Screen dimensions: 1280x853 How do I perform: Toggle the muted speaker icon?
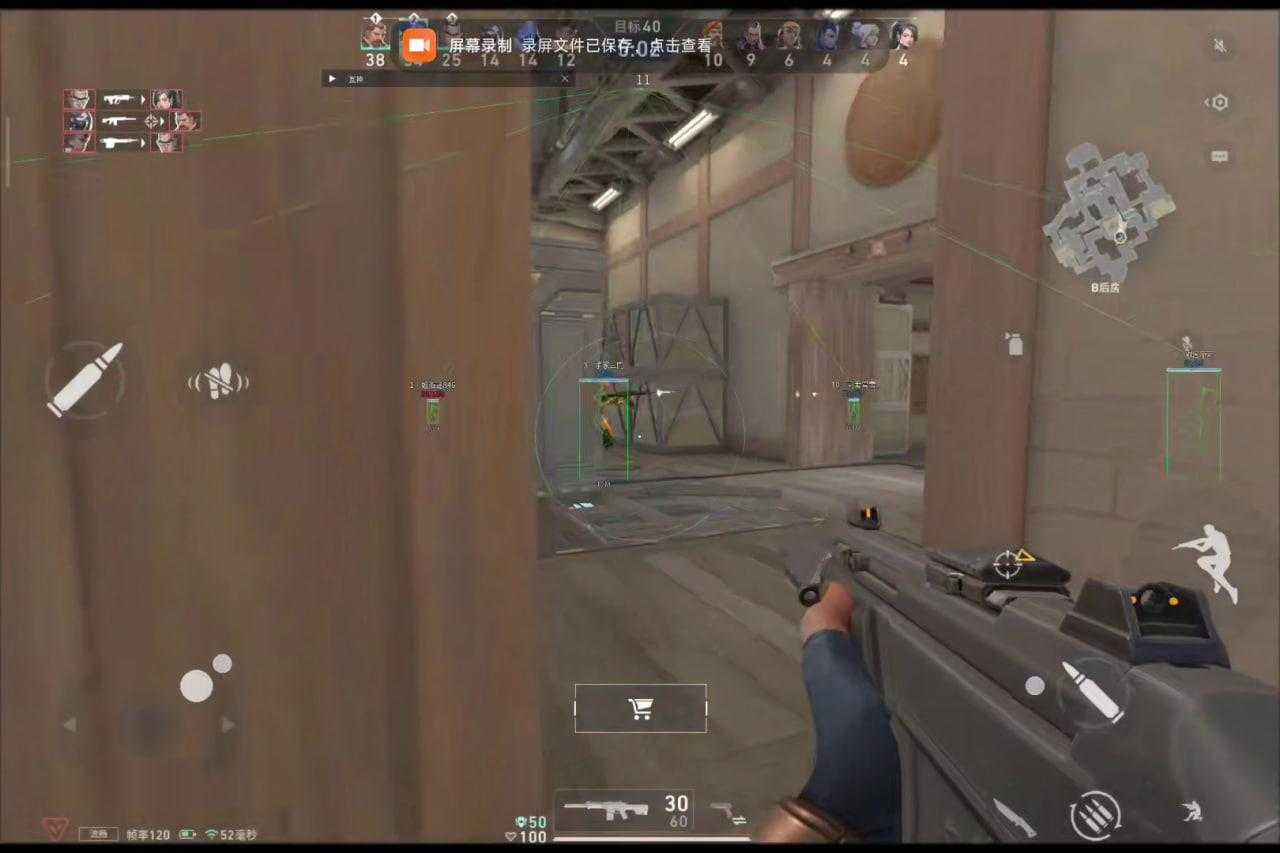point(1219,46)
